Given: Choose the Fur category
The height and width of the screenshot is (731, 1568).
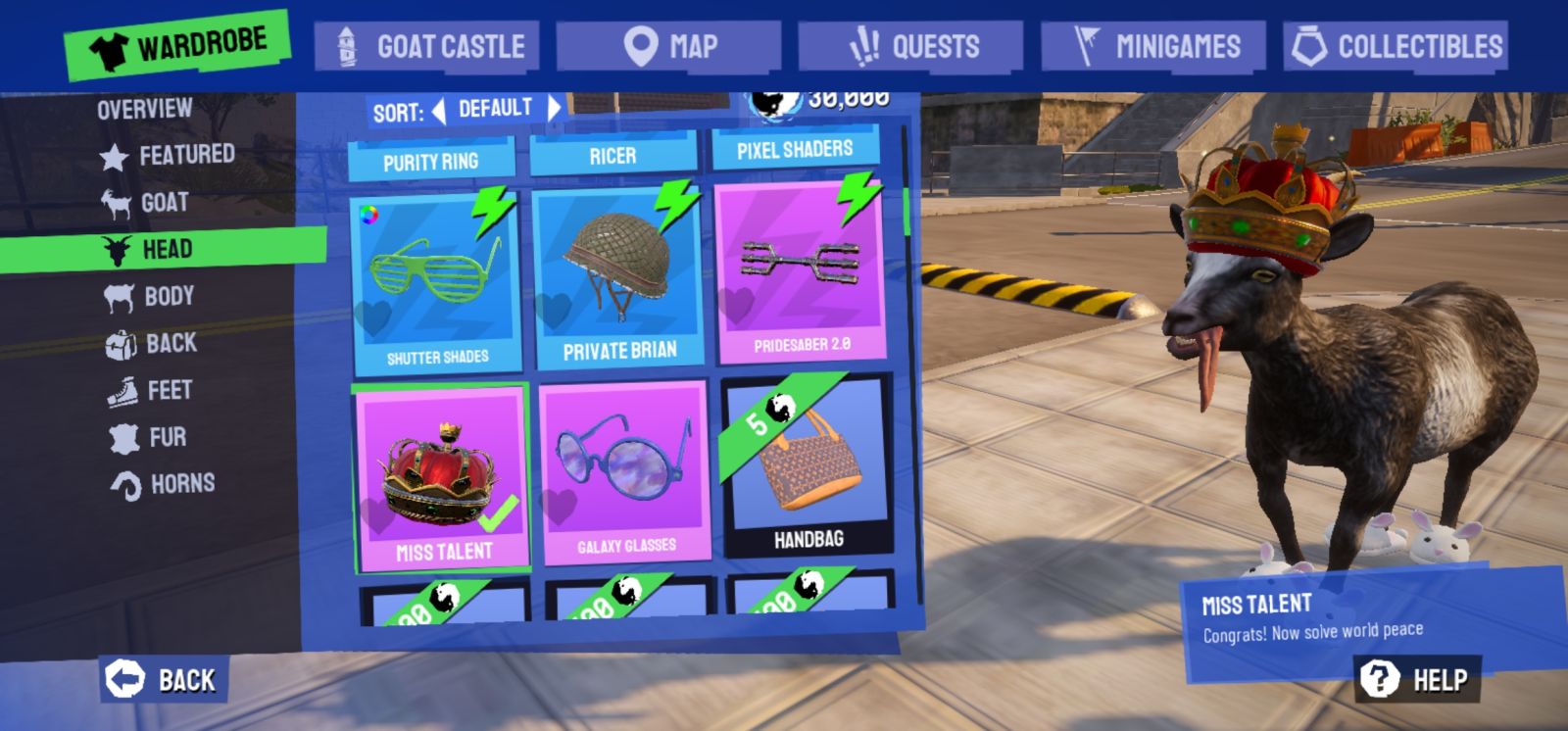Looking at the screenshot, I should pos(148,437).
